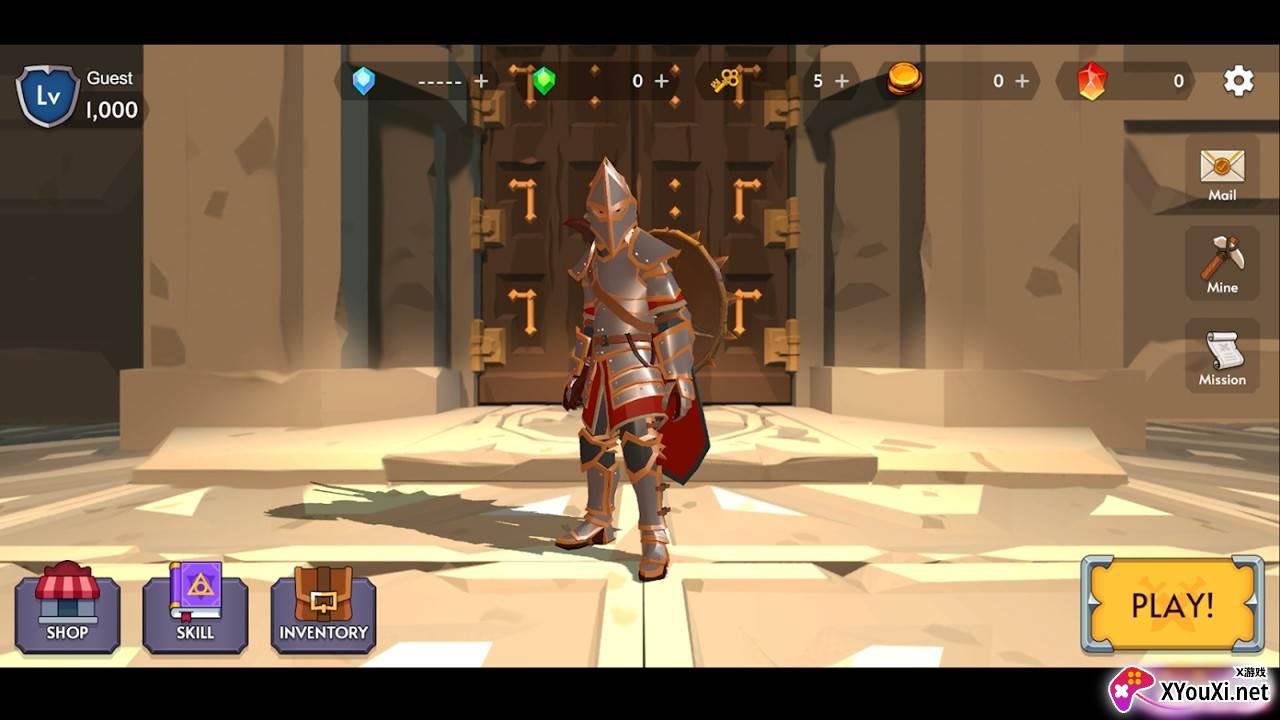Screen dimensions: 1280x720
Task: Add green gems using the plus
Action: coord(661,81)
